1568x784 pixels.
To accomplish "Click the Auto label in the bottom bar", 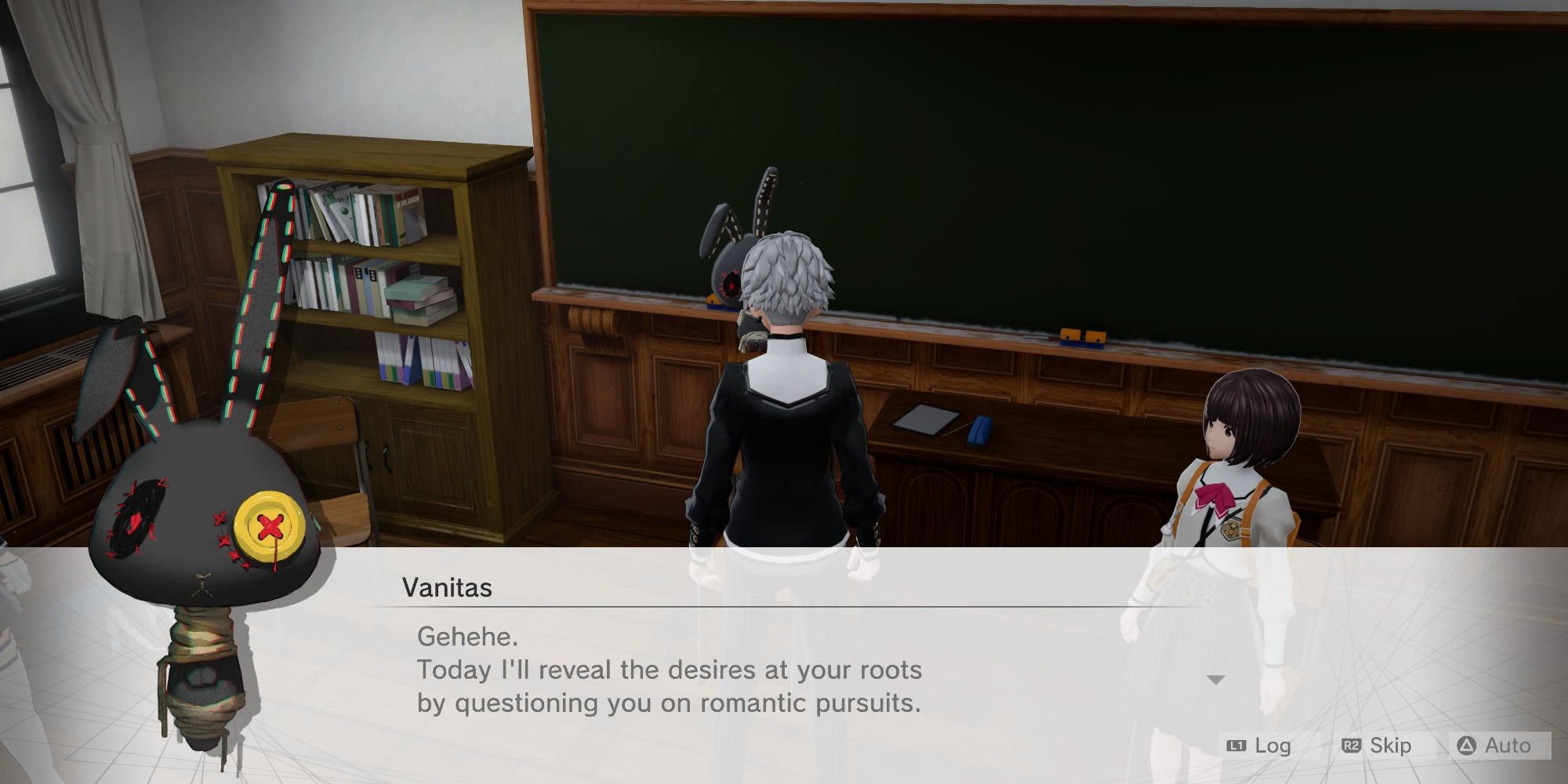I will [x=1508, y=746].
